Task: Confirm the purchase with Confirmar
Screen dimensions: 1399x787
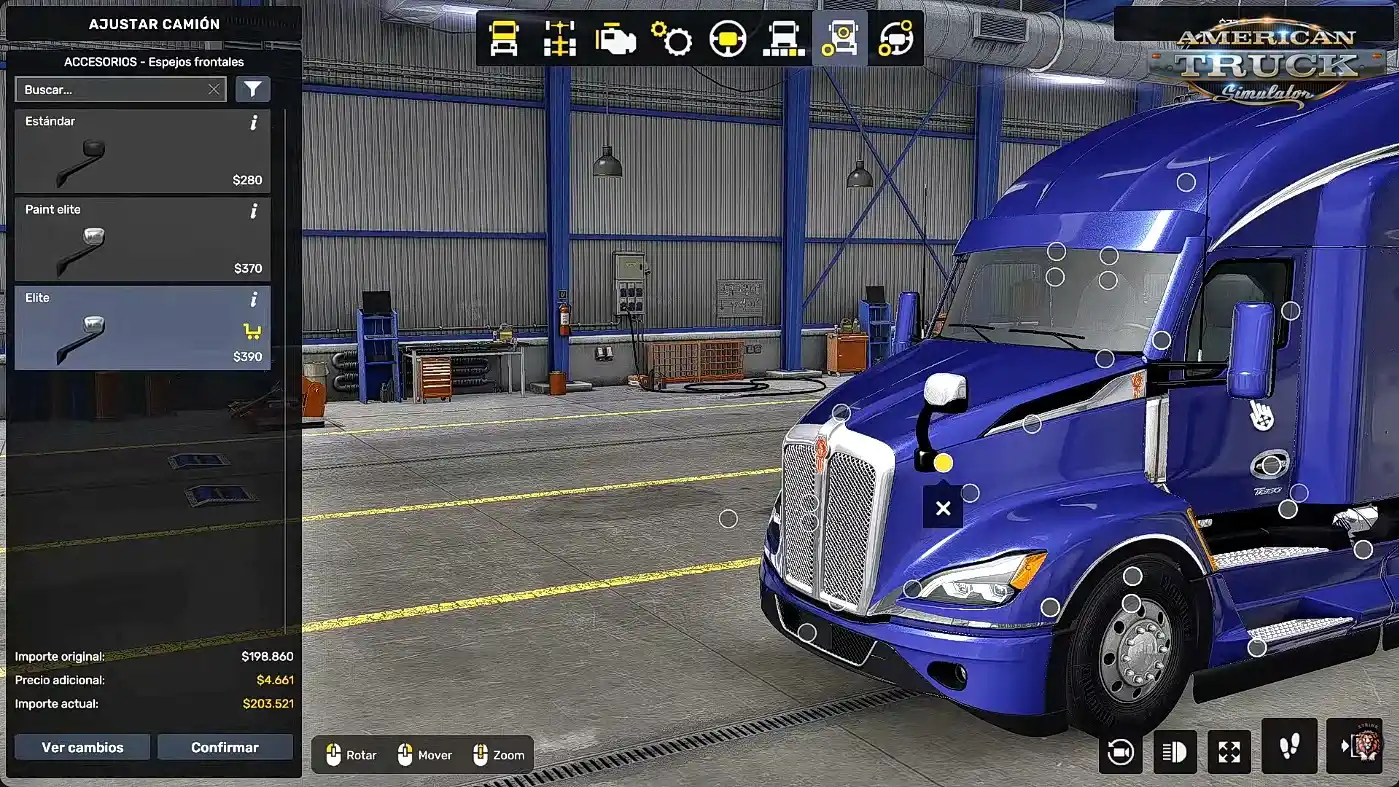Action: [225, 747]
